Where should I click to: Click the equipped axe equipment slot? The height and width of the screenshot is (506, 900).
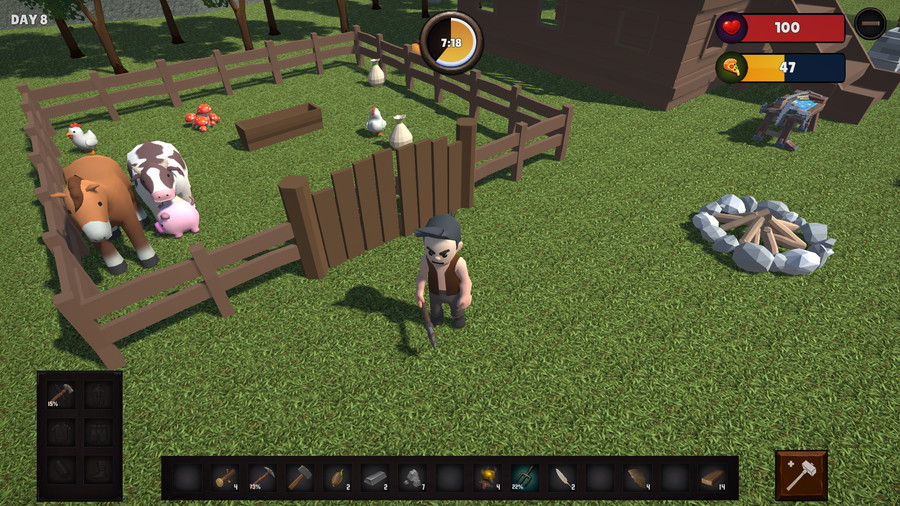(x=61, y=394)
